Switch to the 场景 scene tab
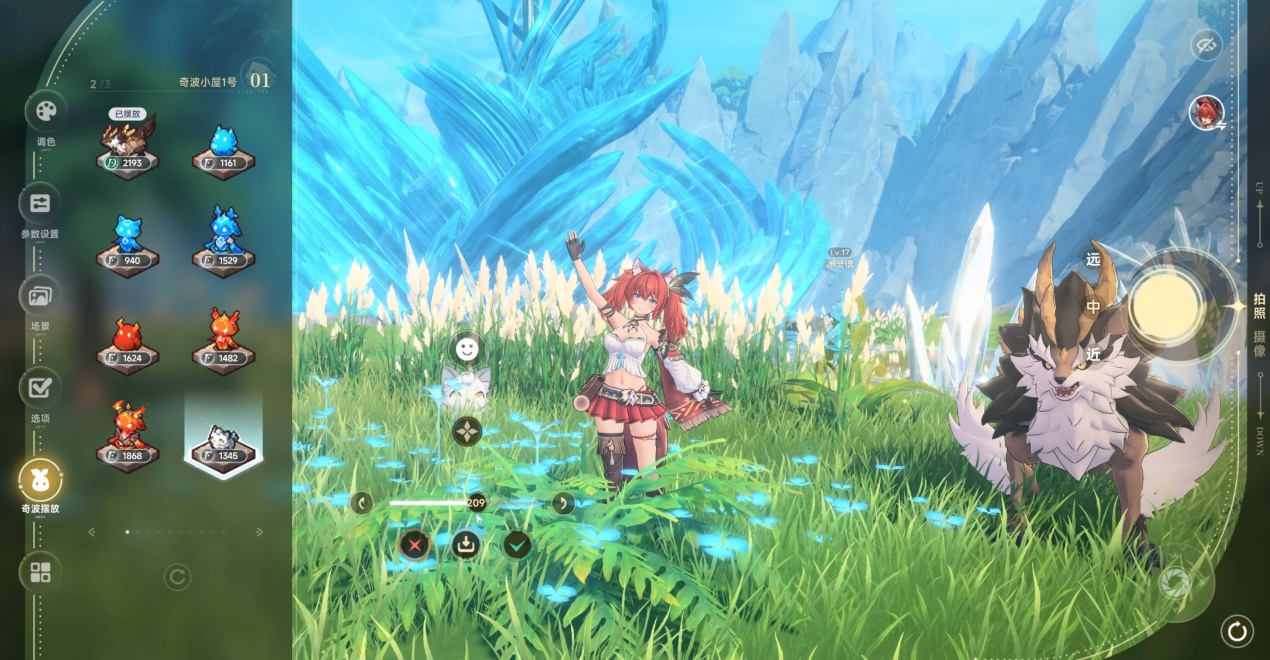Screen dimensions: 1270x660 [x=40, y=295]
